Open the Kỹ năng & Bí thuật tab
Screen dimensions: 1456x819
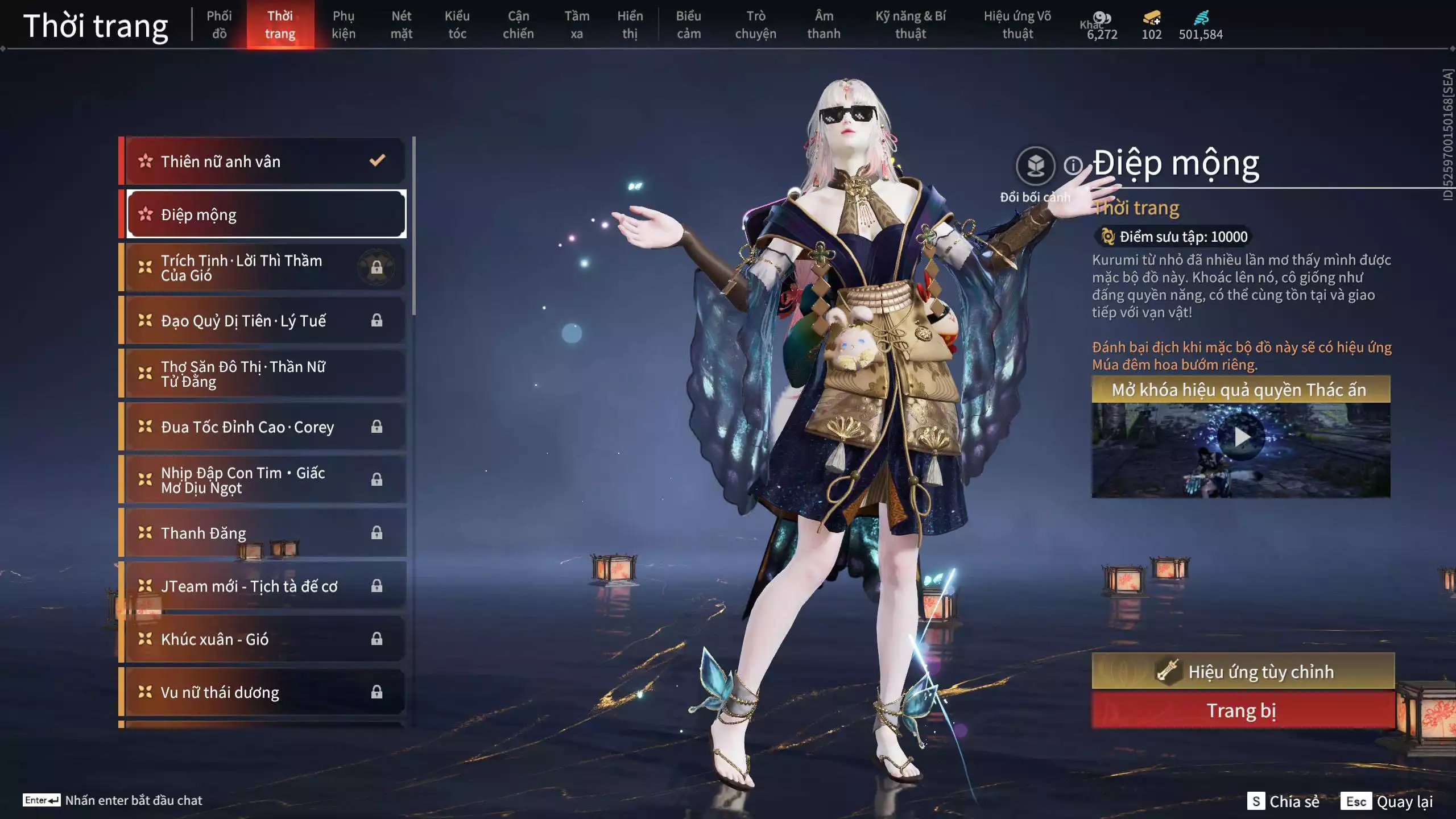(x=910, y=25)
